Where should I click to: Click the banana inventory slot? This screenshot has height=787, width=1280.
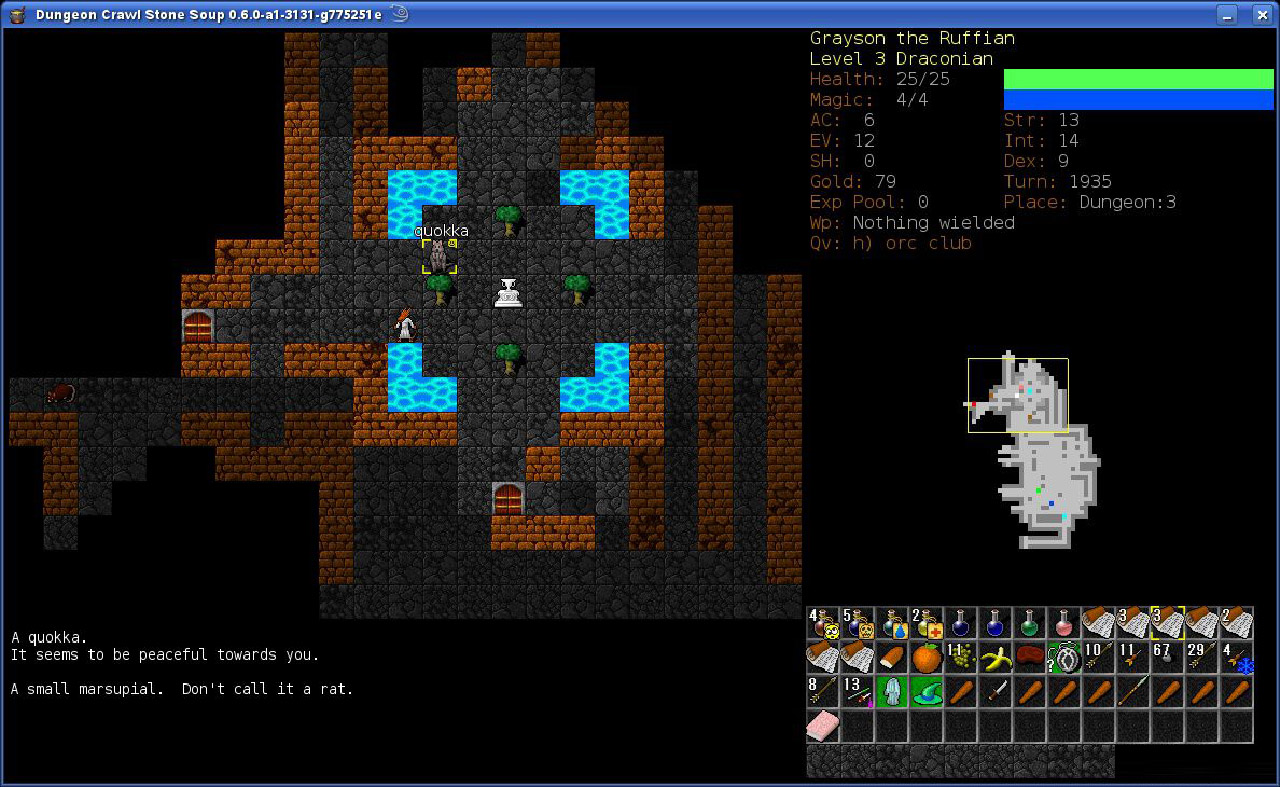(x=995, y=658)
